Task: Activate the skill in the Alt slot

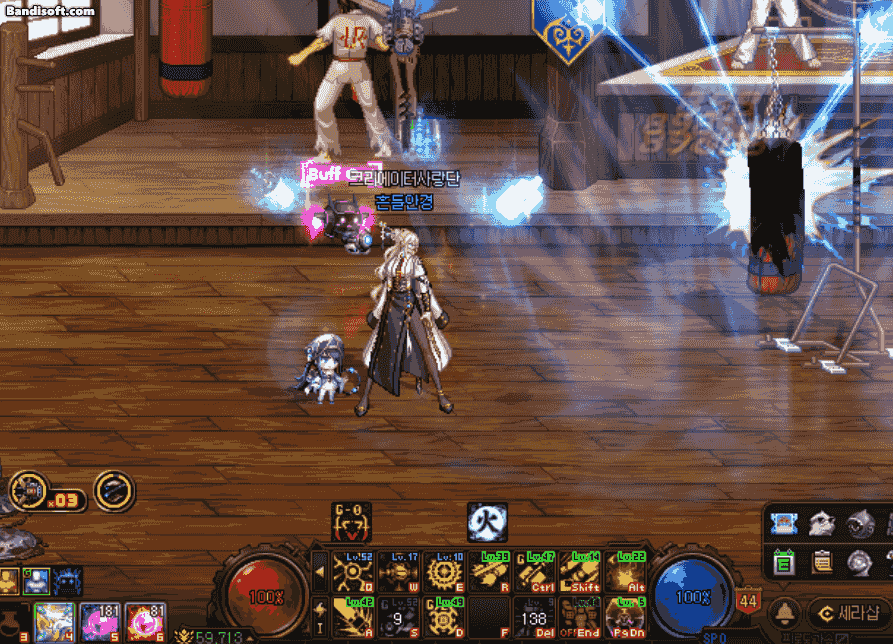Action: (x=626, y=572)
